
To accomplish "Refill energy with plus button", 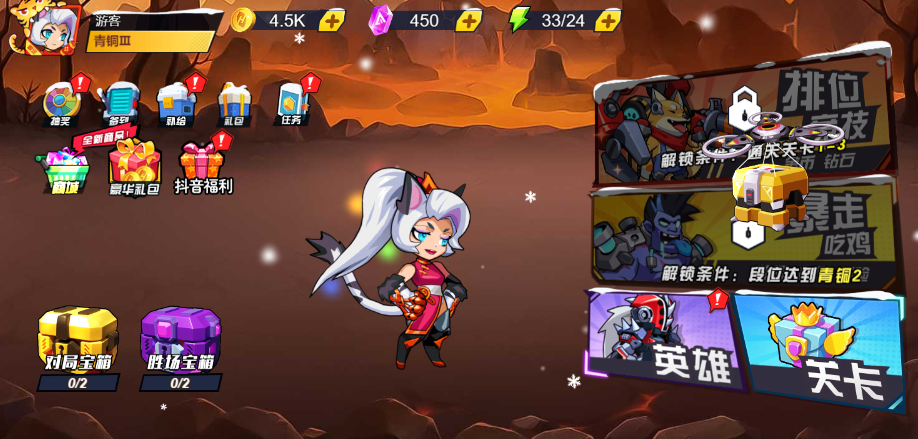I will tap(607, 21).
